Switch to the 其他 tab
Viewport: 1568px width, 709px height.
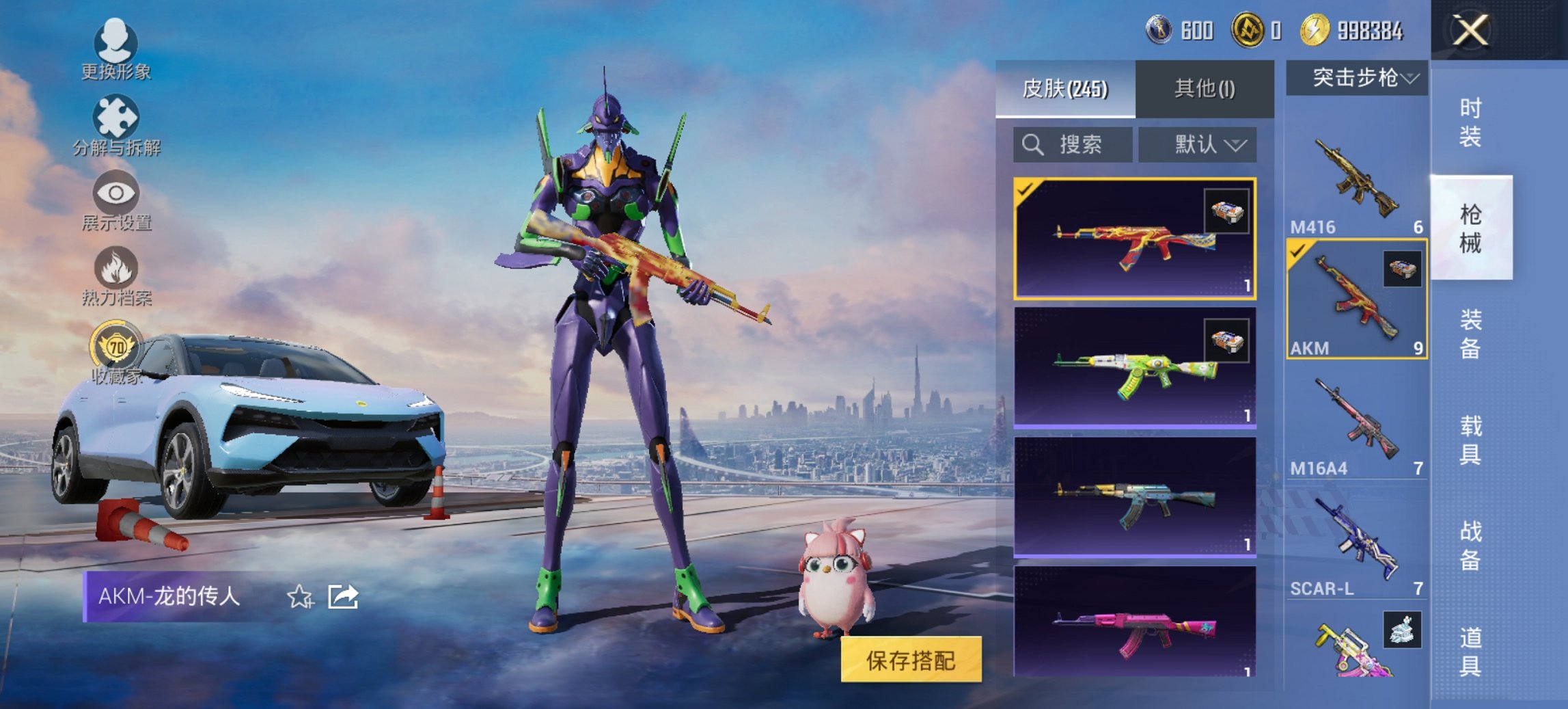pos(1205,89)
